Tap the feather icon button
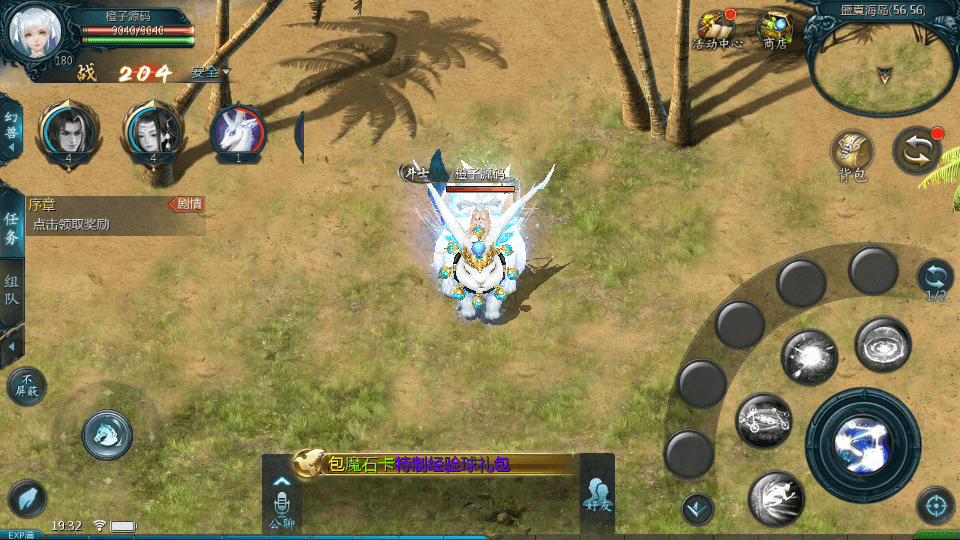 coord(27,499)
